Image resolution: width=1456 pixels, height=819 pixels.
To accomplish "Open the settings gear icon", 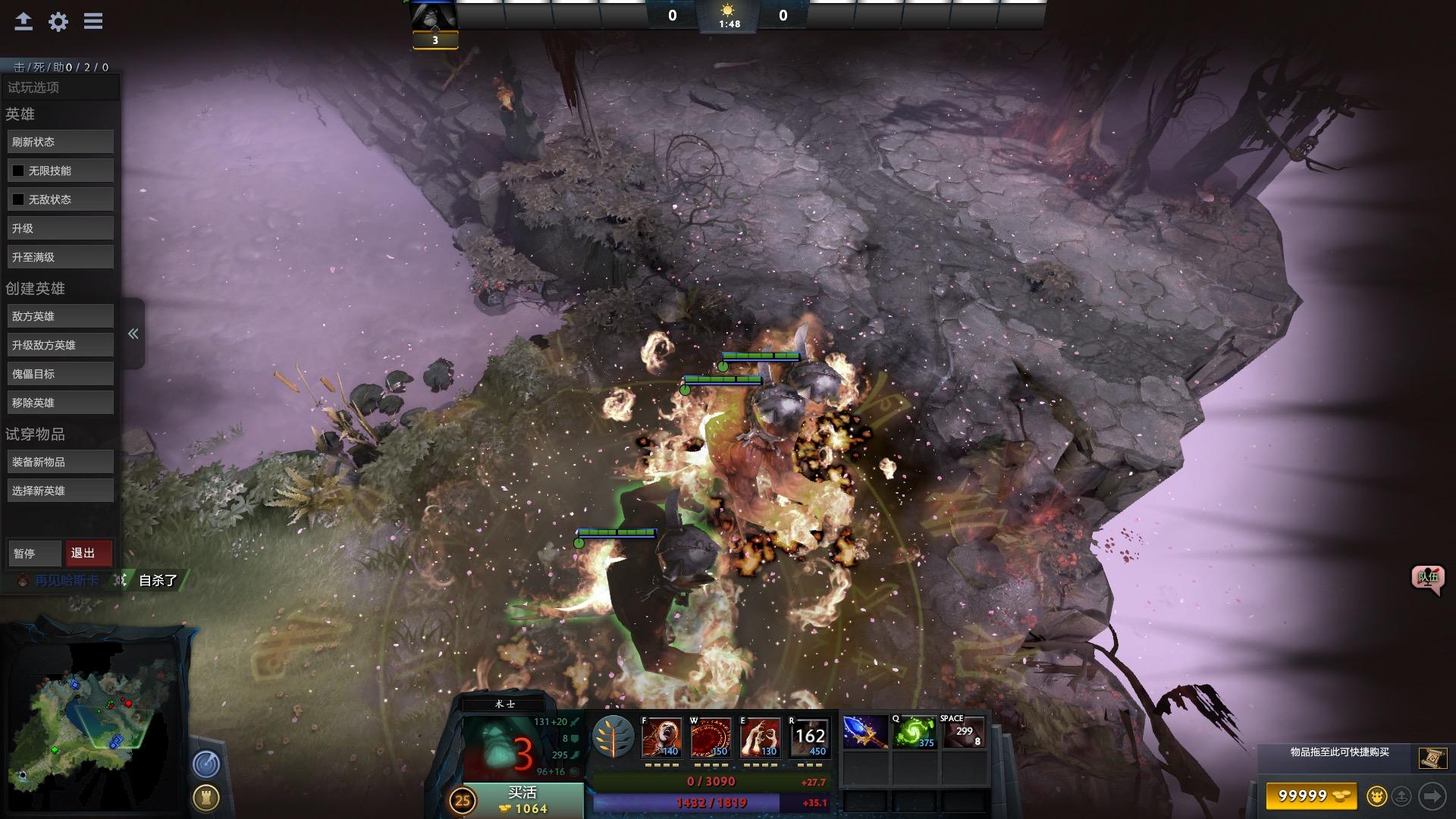I will pos(58,21).
